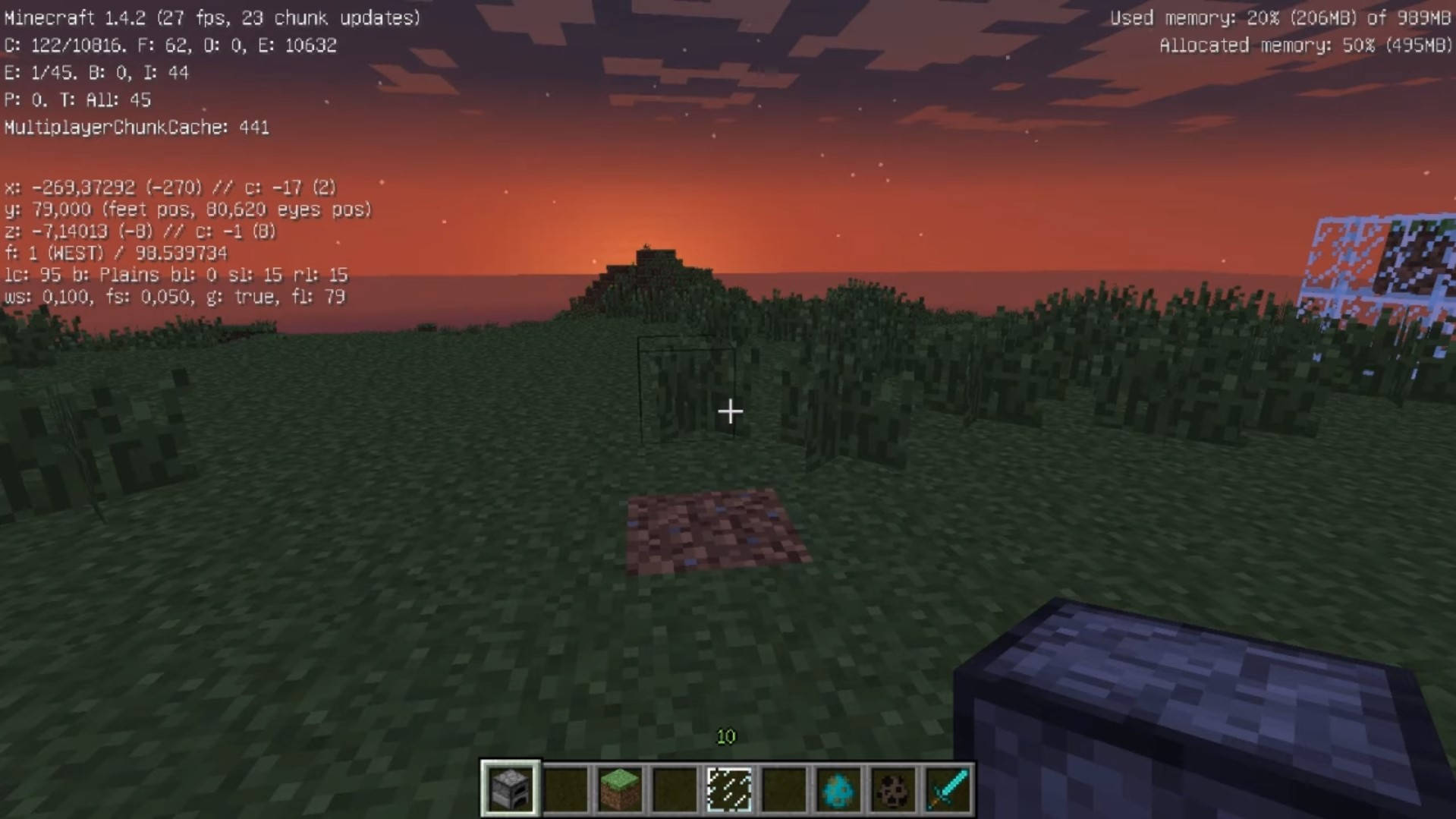Pick the dark brown spawn egg slot
Screen dimensions: 1456x819
[892, 789]
